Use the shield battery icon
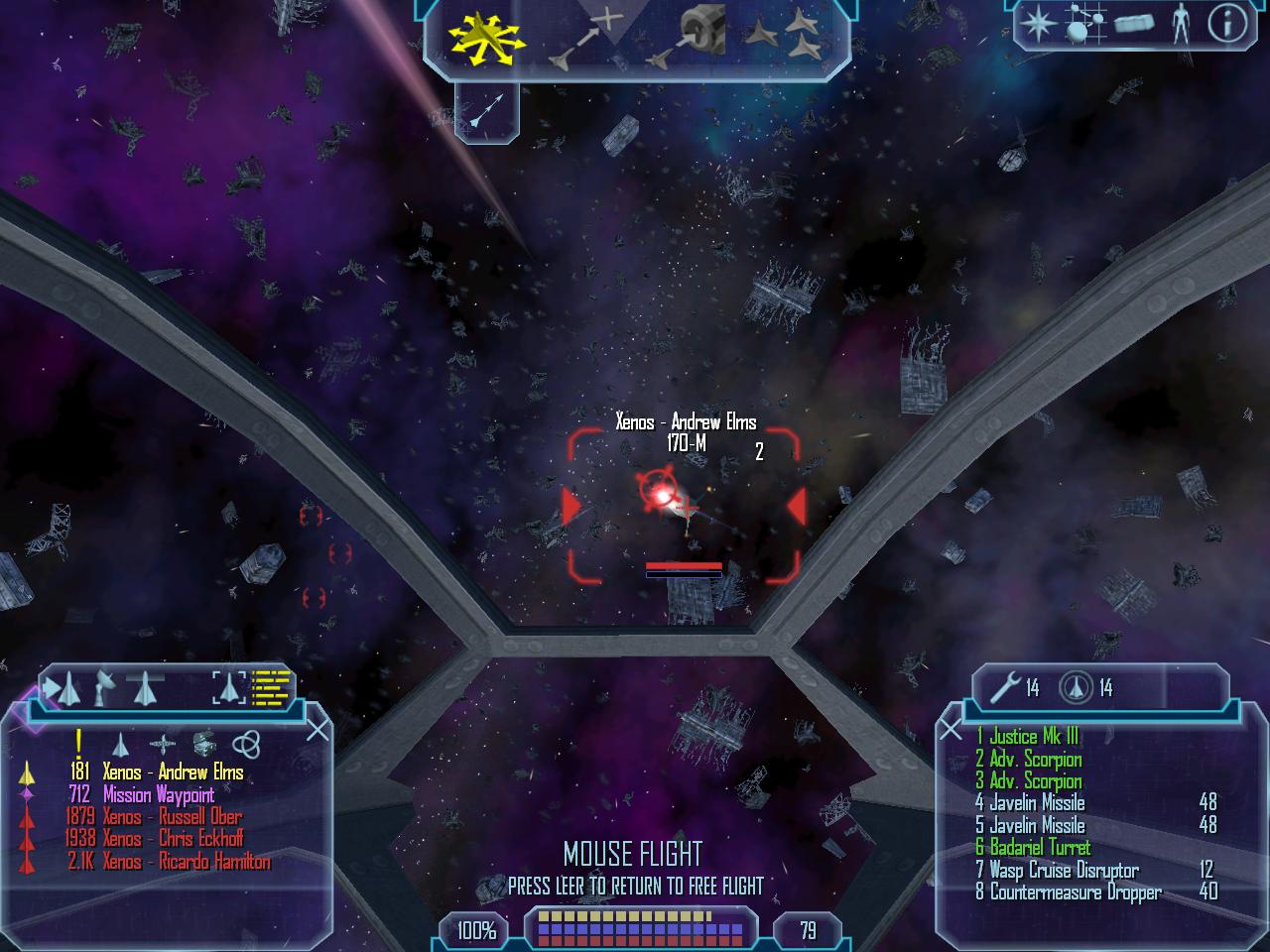This screenshot has height=952, width=1270. pyautogui.click(x=1076, y=686)
